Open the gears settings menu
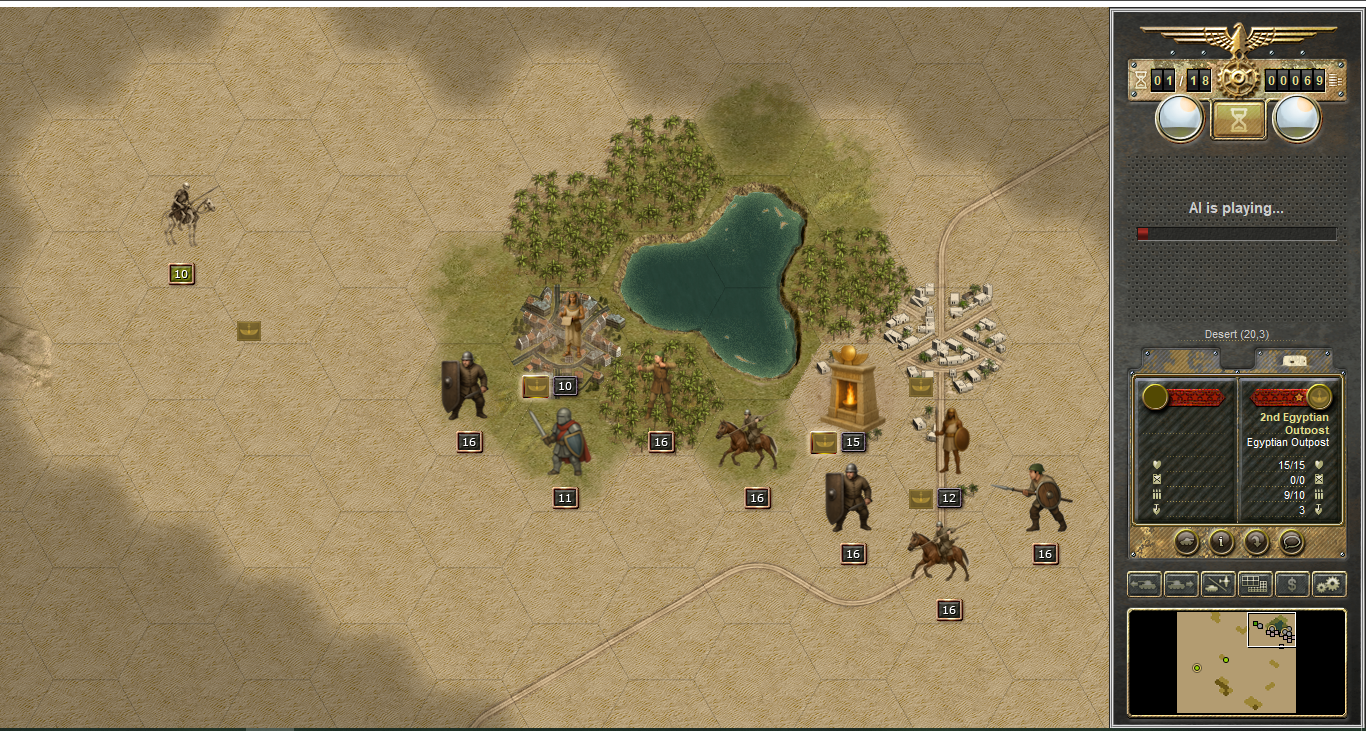This screenshot has height=731, width=1366. [x=1329, y=584]
